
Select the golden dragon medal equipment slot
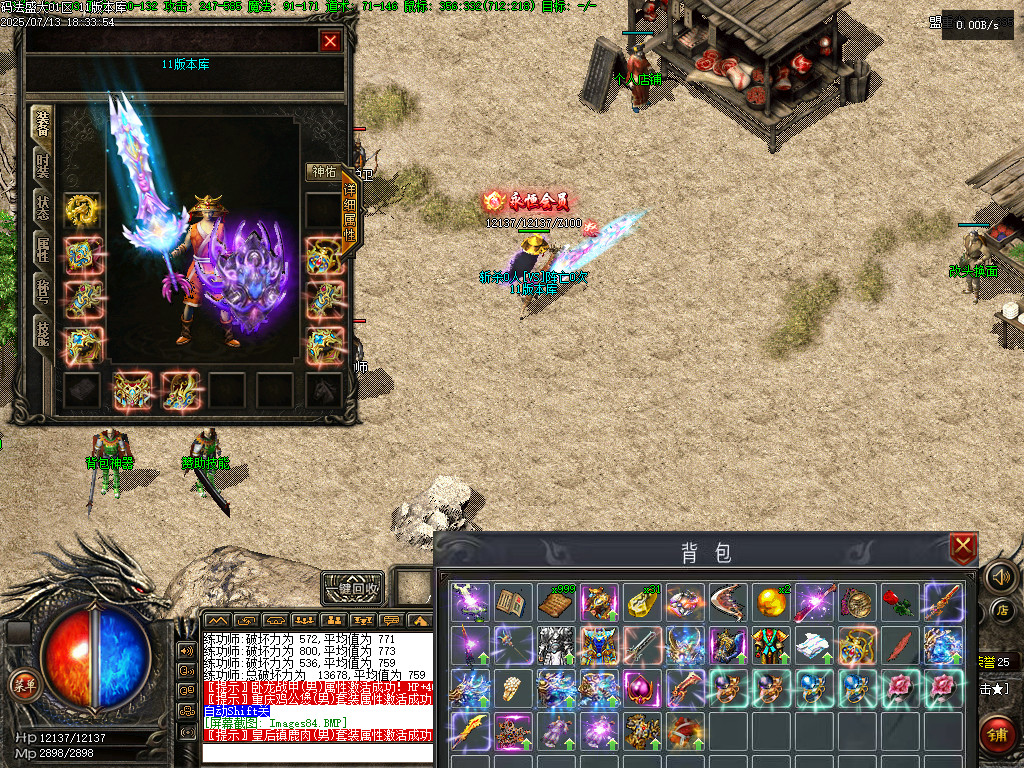pyautogui.click(x=80, y=210)
